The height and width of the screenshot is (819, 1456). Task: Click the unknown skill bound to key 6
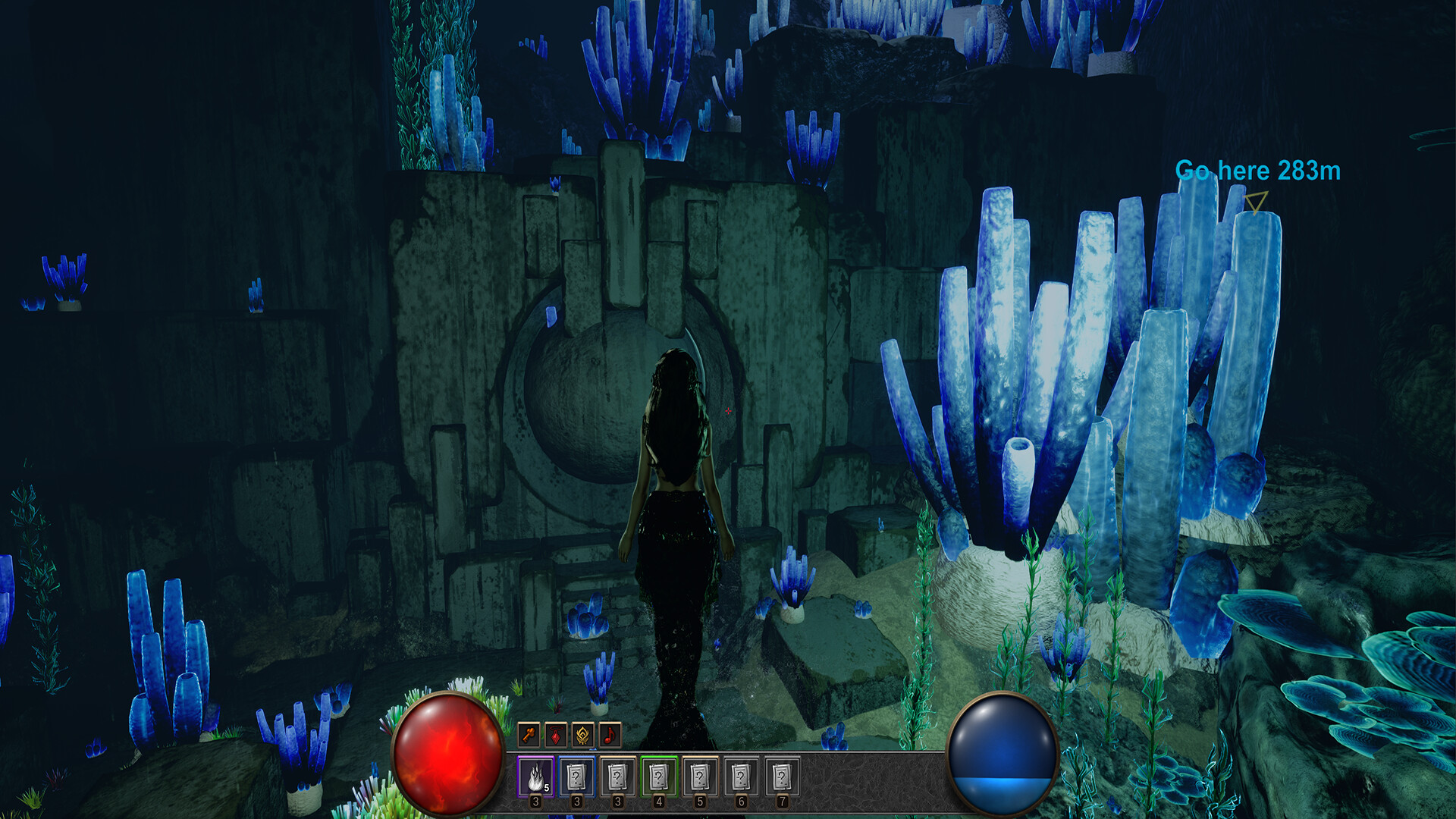coord(741,776)
